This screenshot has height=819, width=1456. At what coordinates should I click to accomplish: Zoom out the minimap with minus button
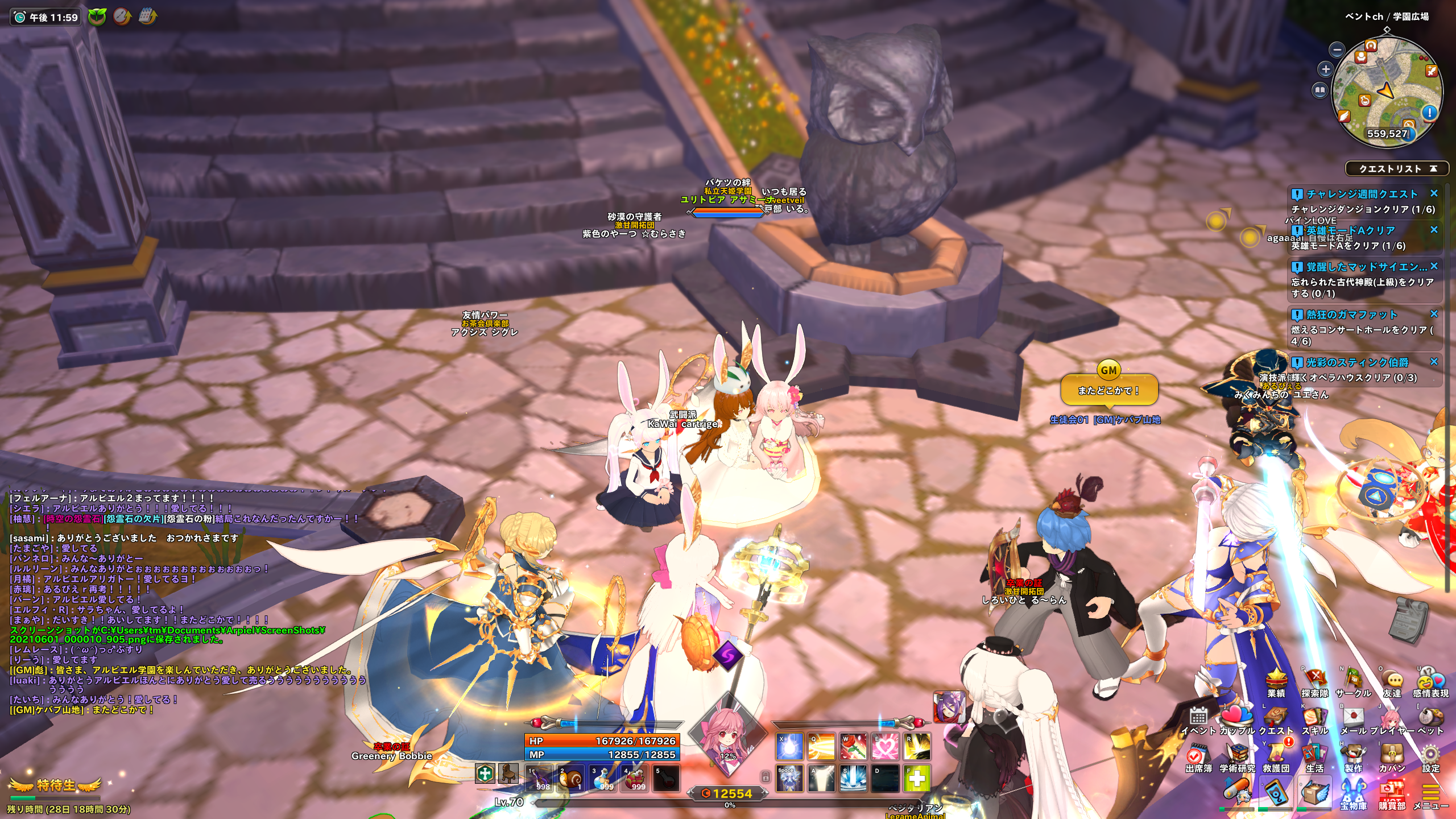tap(1337, 50)
